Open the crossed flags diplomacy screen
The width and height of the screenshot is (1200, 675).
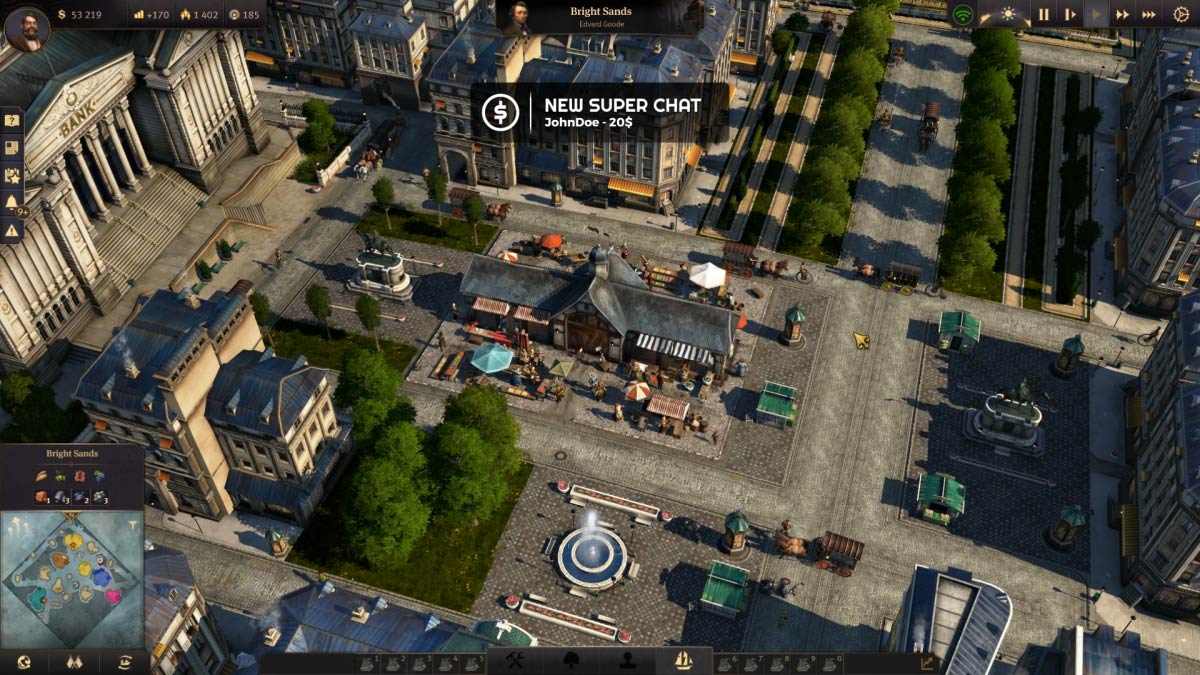[73, 662]
